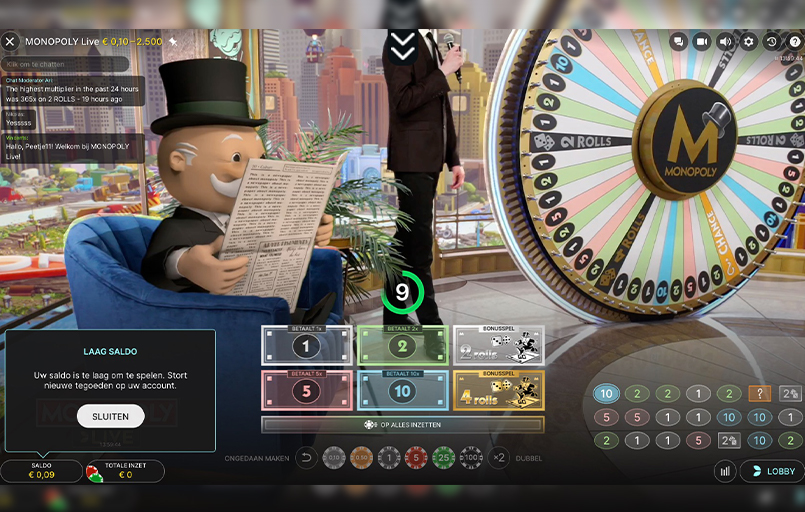Image resolution: width=805 pixels, height=512 pixels.
Task: Undo the last bet with the arrow button
Action: 308,458
